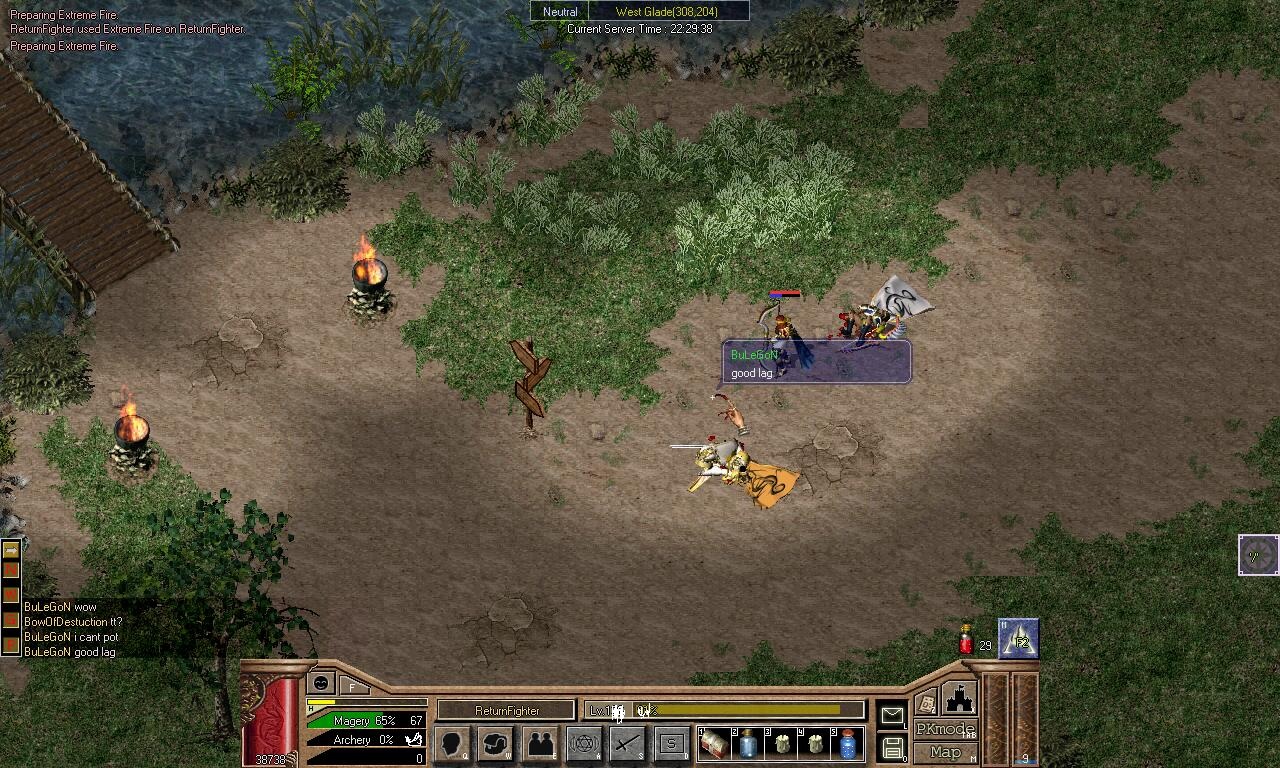The image size is (1280, 768).
Task: Click the smiley face emote button
Action: click(x=321, y=682)
